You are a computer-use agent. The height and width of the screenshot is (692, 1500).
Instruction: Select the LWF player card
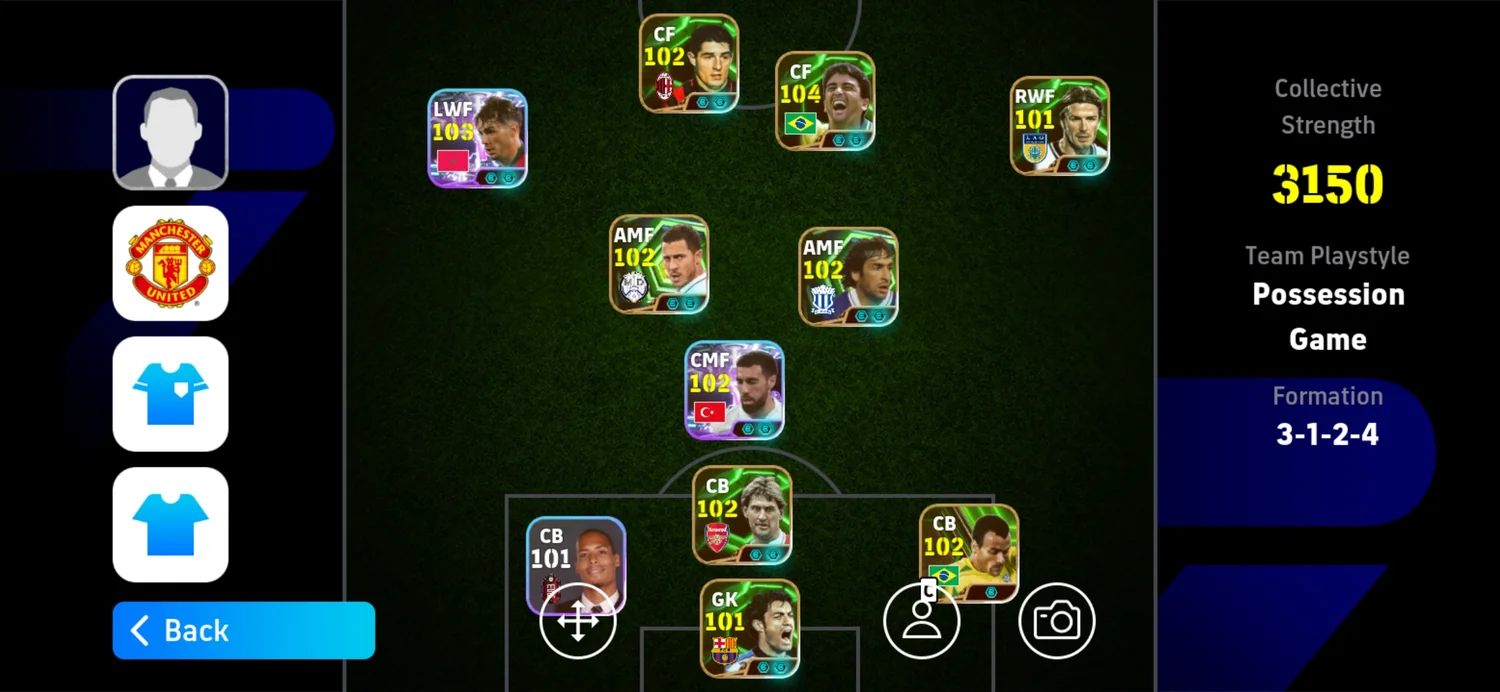[x=478, y=138]
